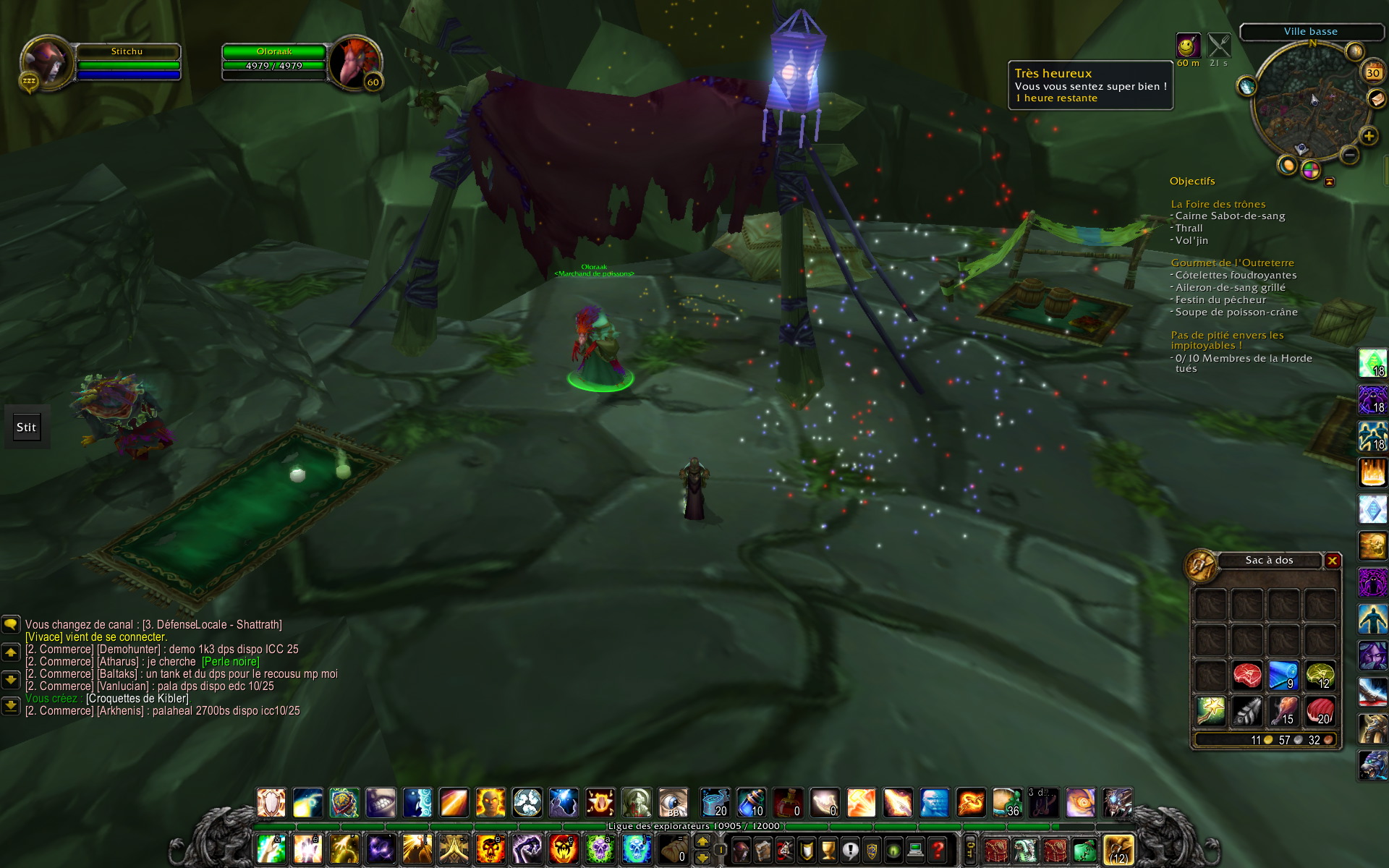
Task: Collapse the Objectifs quest tracker
Action: point(1329,182)
